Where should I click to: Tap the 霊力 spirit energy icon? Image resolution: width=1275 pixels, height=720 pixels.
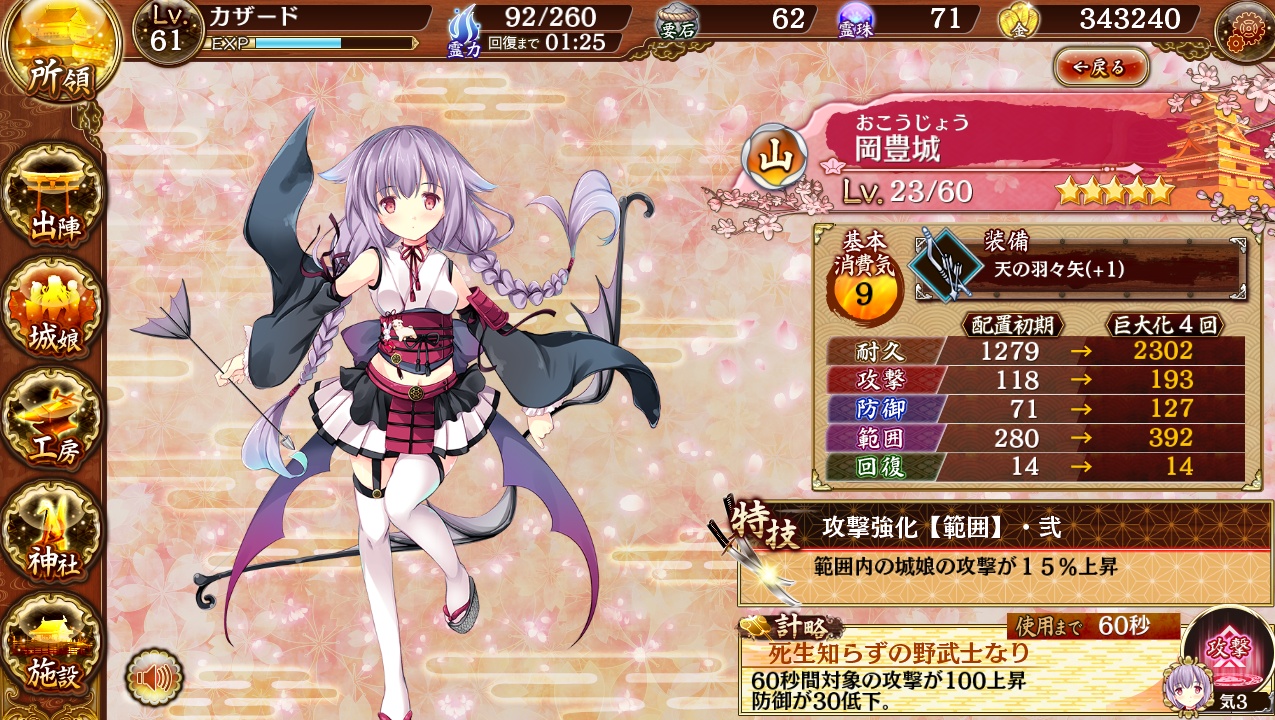465,30
